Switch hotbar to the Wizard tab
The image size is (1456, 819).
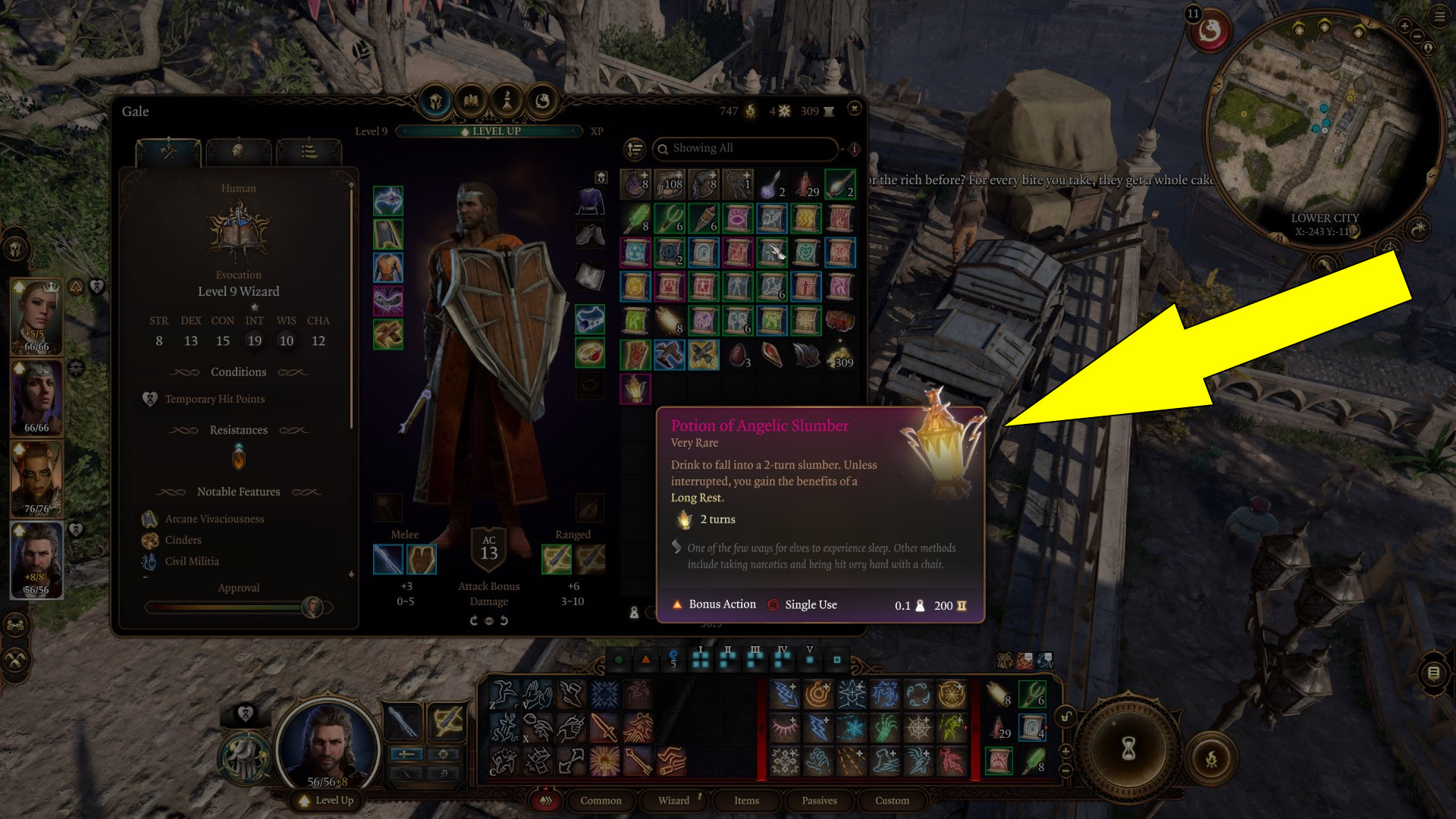point(673,800)
